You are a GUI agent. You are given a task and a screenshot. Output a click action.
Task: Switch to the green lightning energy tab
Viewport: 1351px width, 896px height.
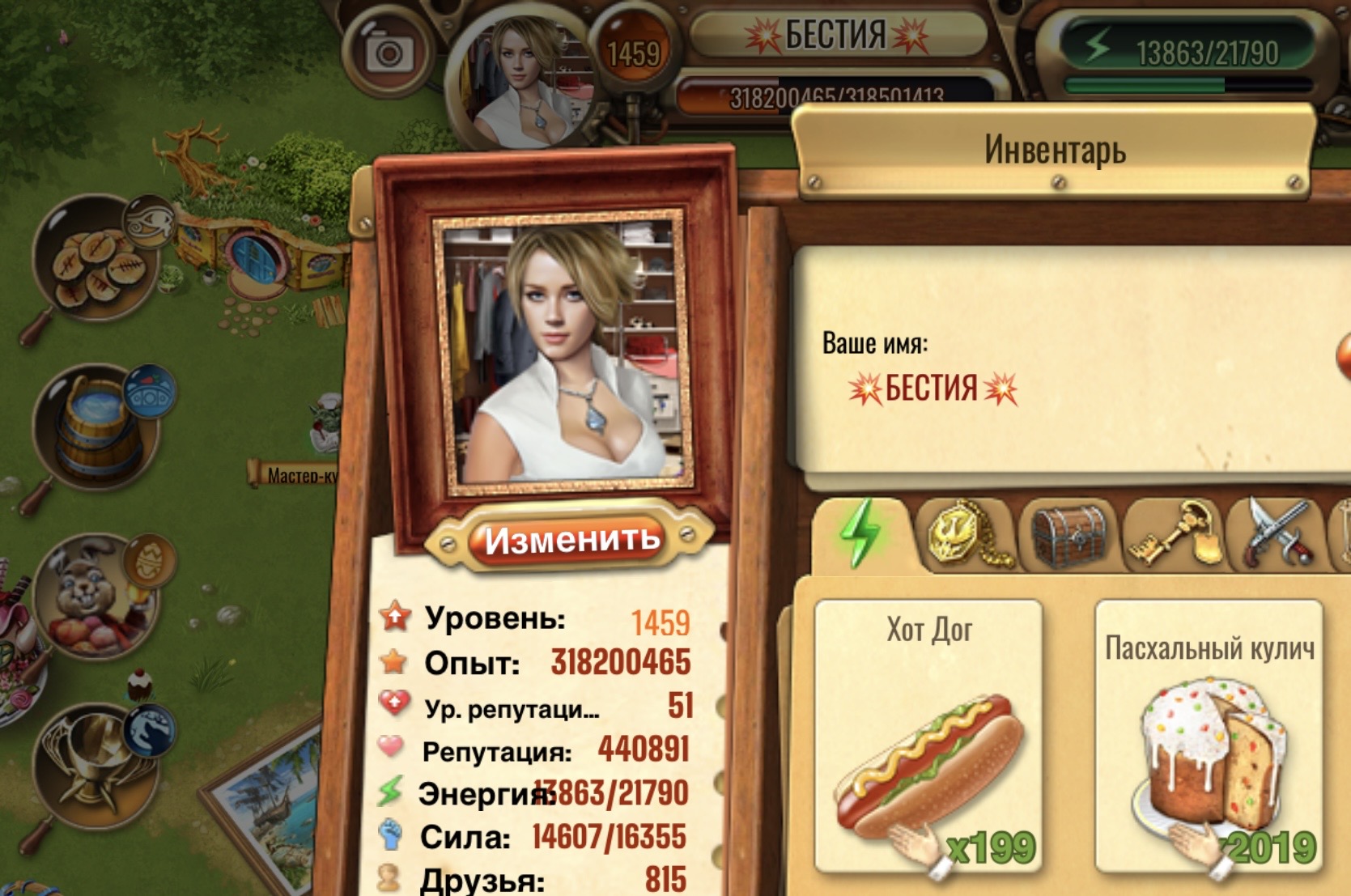(x=861, y=533)
